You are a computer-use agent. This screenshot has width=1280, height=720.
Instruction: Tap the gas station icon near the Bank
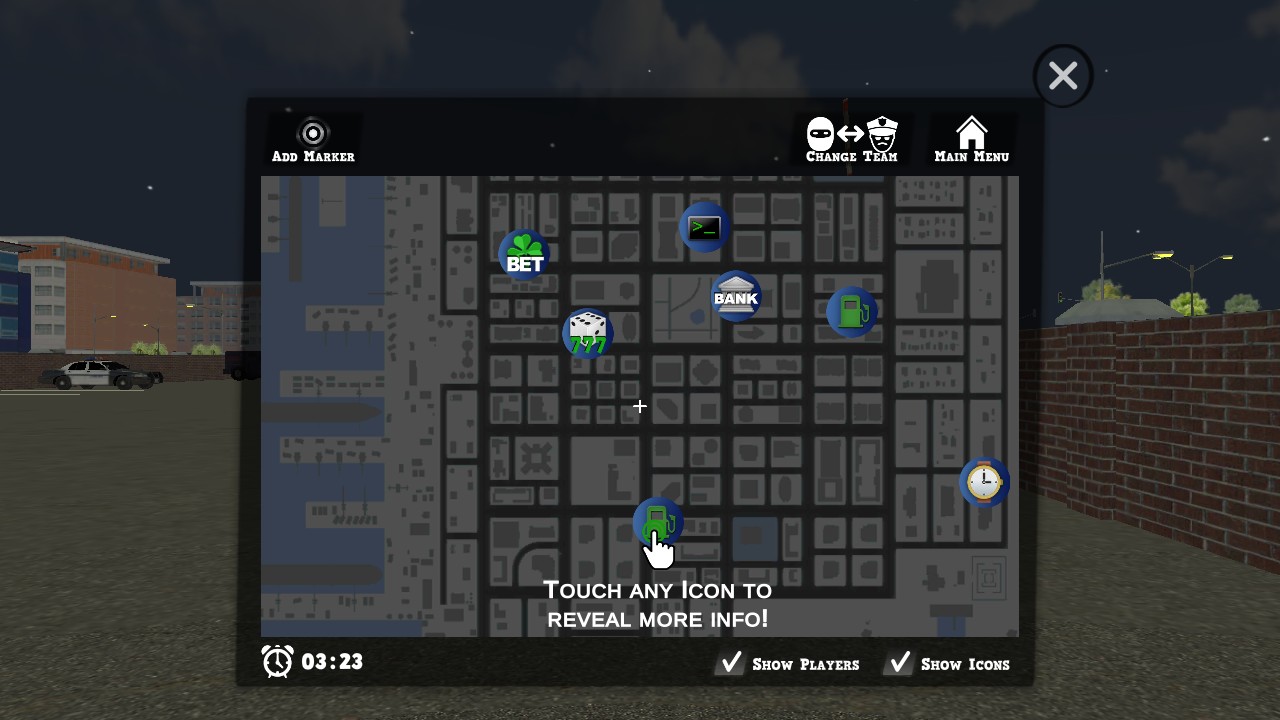[x=852, y=312]
